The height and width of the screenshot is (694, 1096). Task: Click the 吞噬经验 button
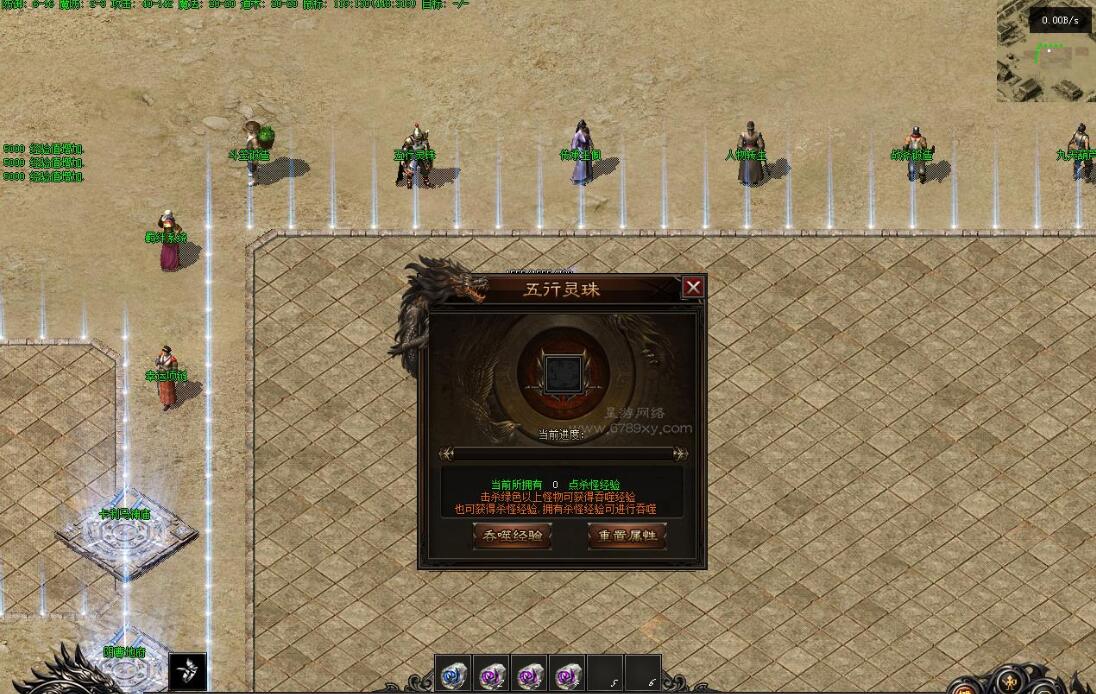[512, 536]
